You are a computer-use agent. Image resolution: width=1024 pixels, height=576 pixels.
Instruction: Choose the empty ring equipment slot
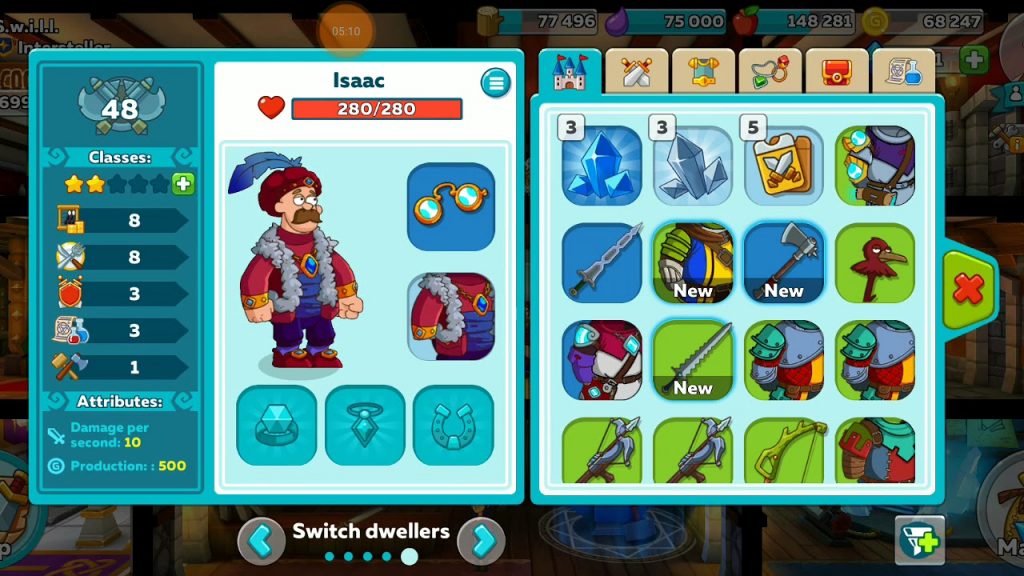(x=276, y=425)
